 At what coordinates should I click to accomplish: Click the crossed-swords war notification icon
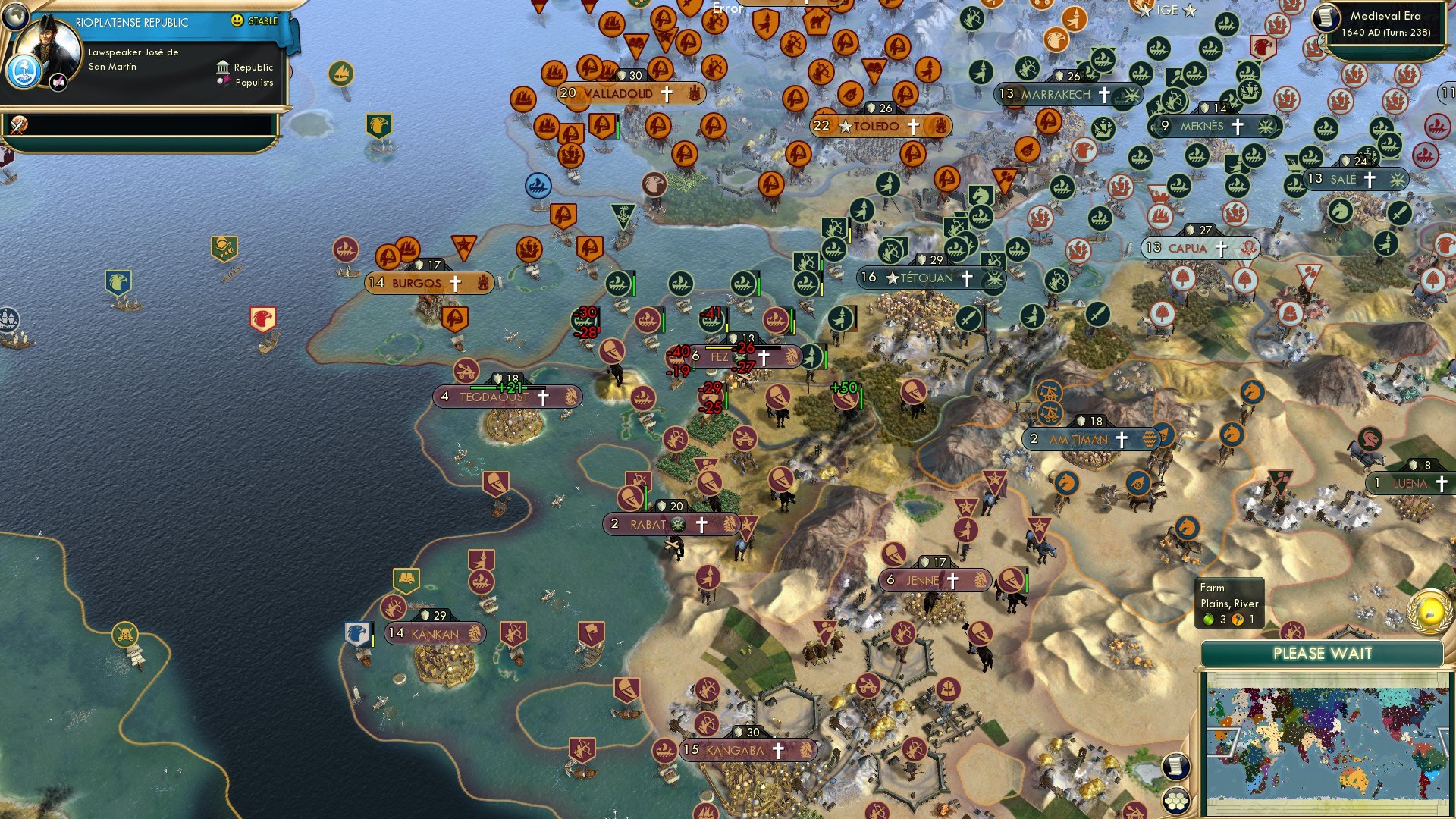[x=17, y=125]
